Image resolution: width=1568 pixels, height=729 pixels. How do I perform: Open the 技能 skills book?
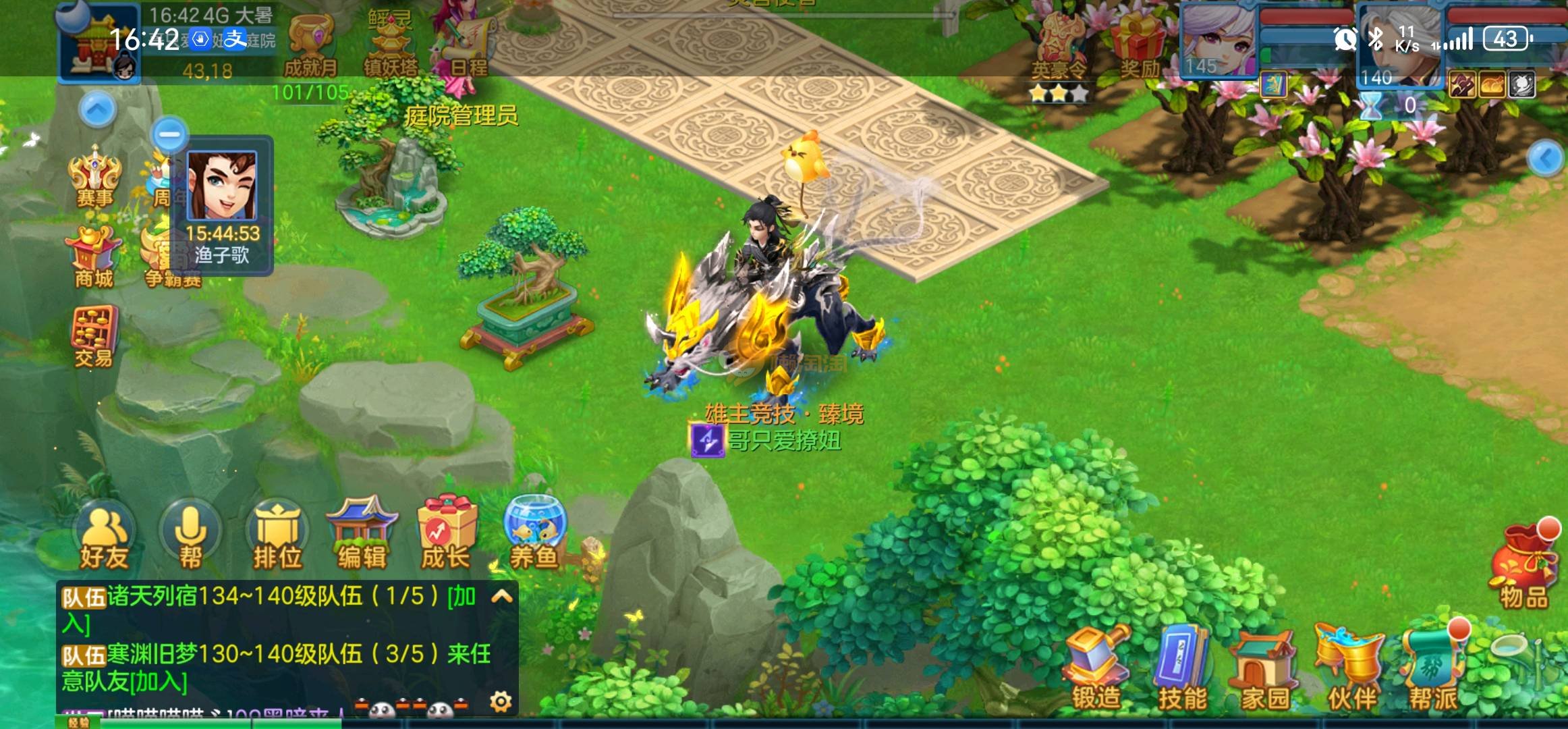pos(1182,668)
